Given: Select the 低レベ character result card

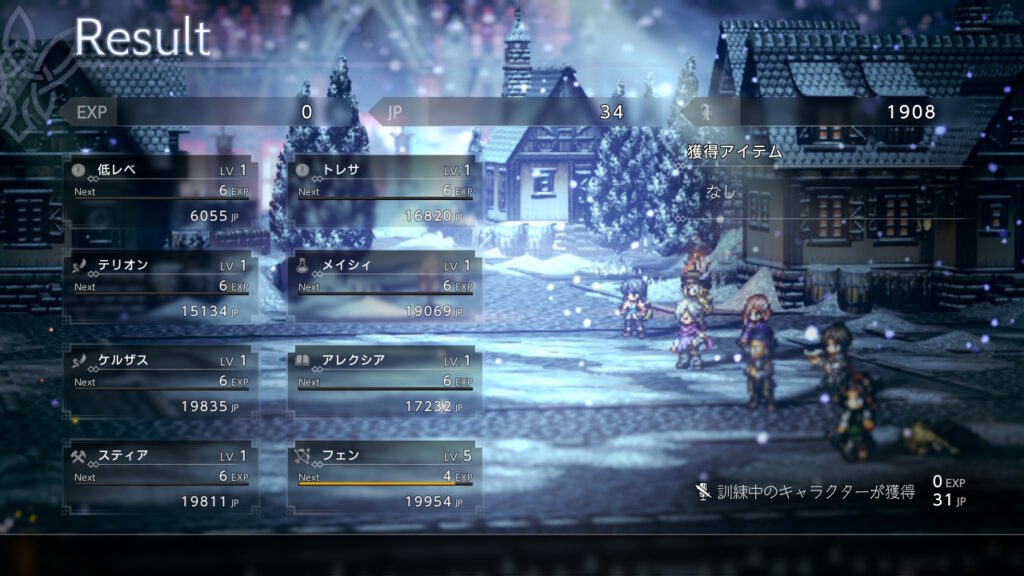Looking at the screenshot, I should click(x=160, y=191).
